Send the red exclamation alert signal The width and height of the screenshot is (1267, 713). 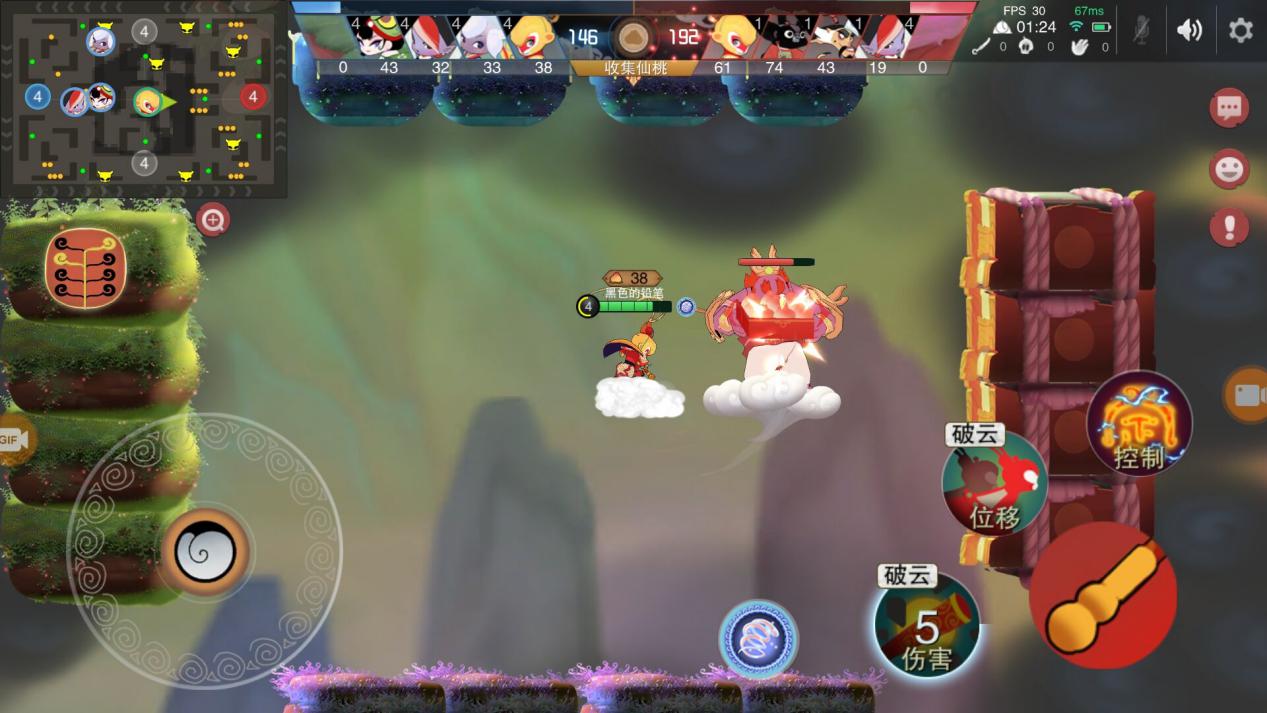1229,227
